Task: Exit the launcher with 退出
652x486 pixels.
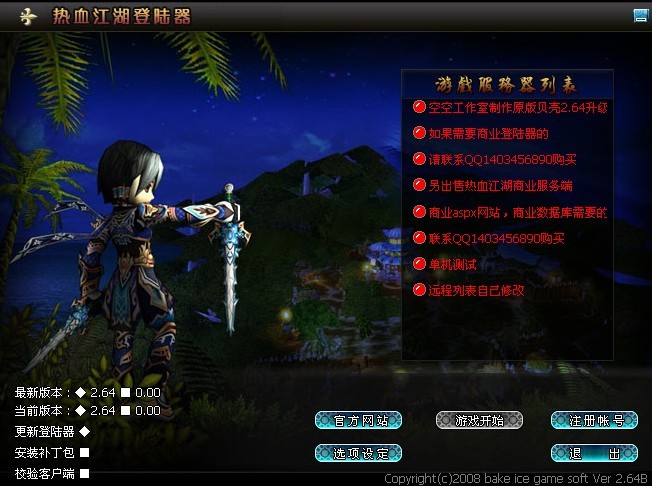Action: pos(594,453)
